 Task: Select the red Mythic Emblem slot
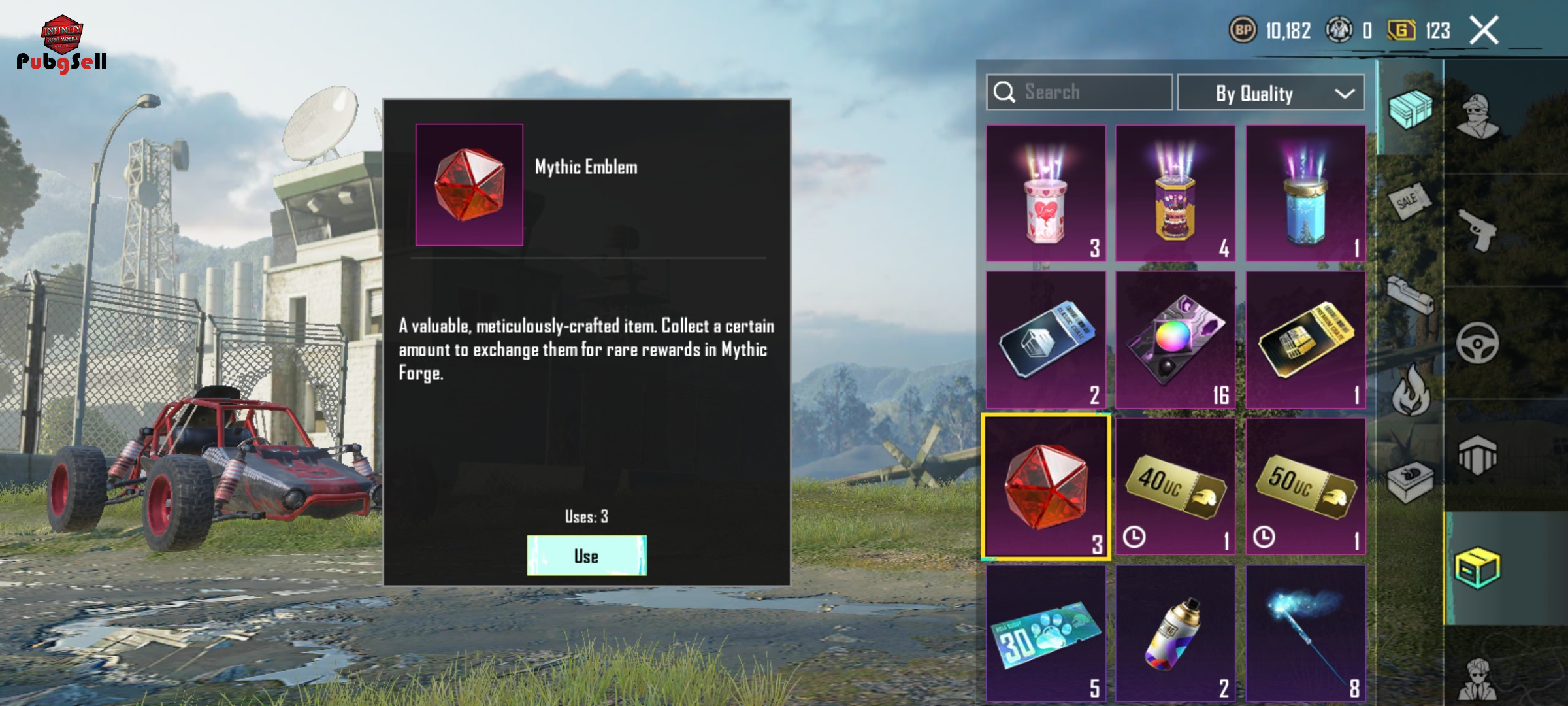point(1045,486)
